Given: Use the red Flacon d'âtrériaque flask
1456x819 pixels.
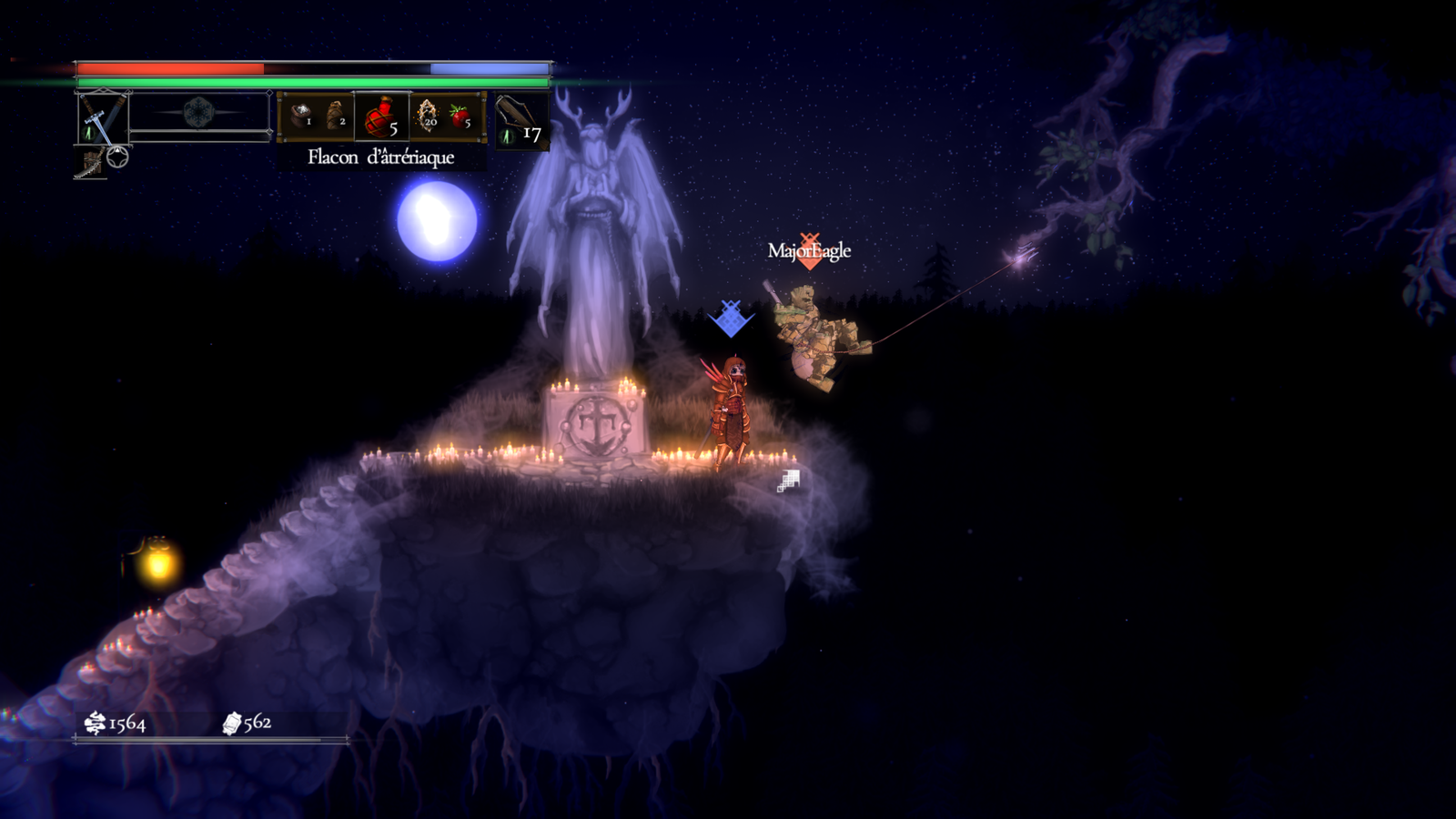Looking at the screenshot, I should [x=380, y=118].
